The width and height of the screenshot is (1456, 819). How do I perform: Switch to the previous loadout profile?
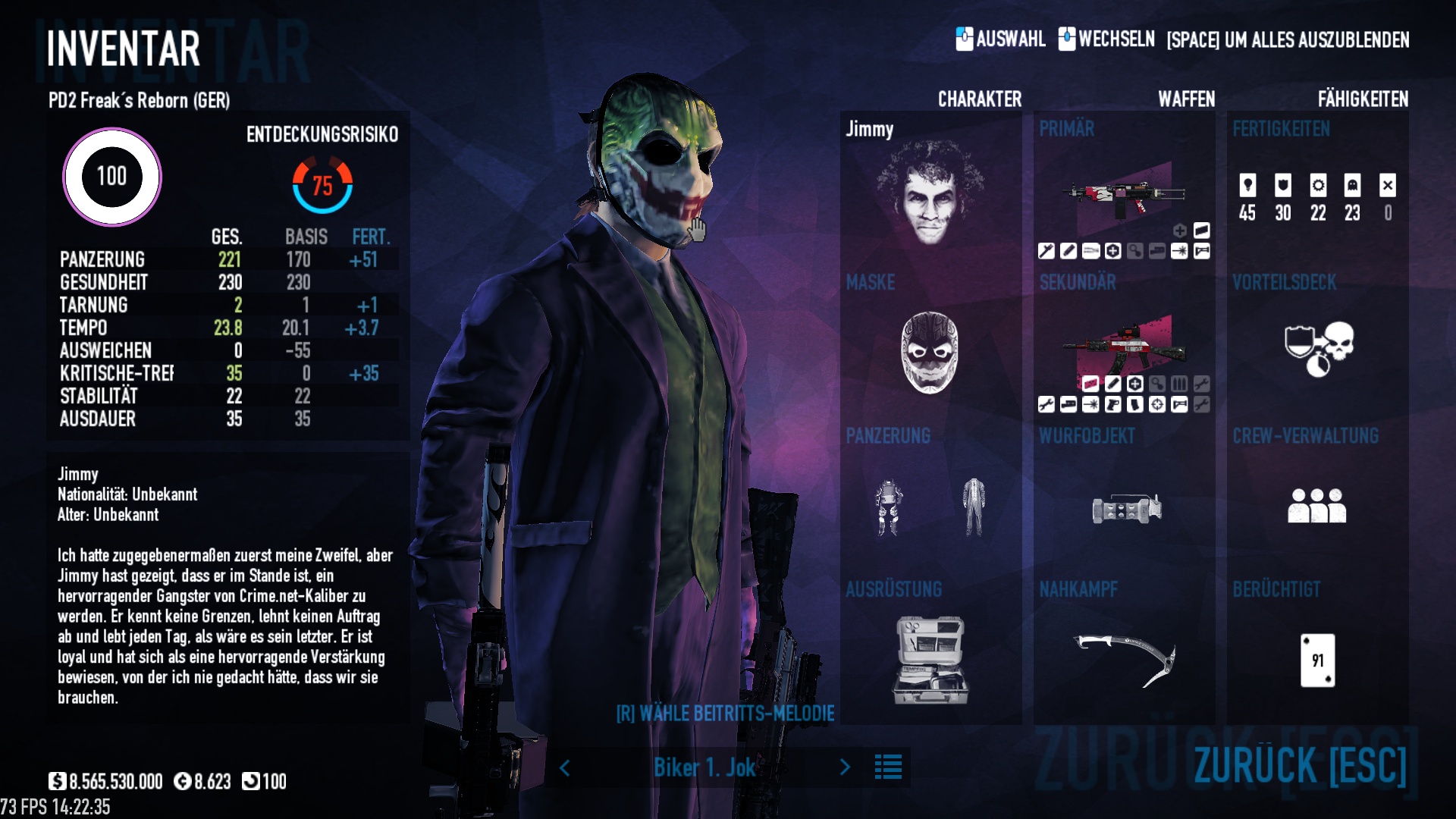pyautogui.click(x=565, y=767)
